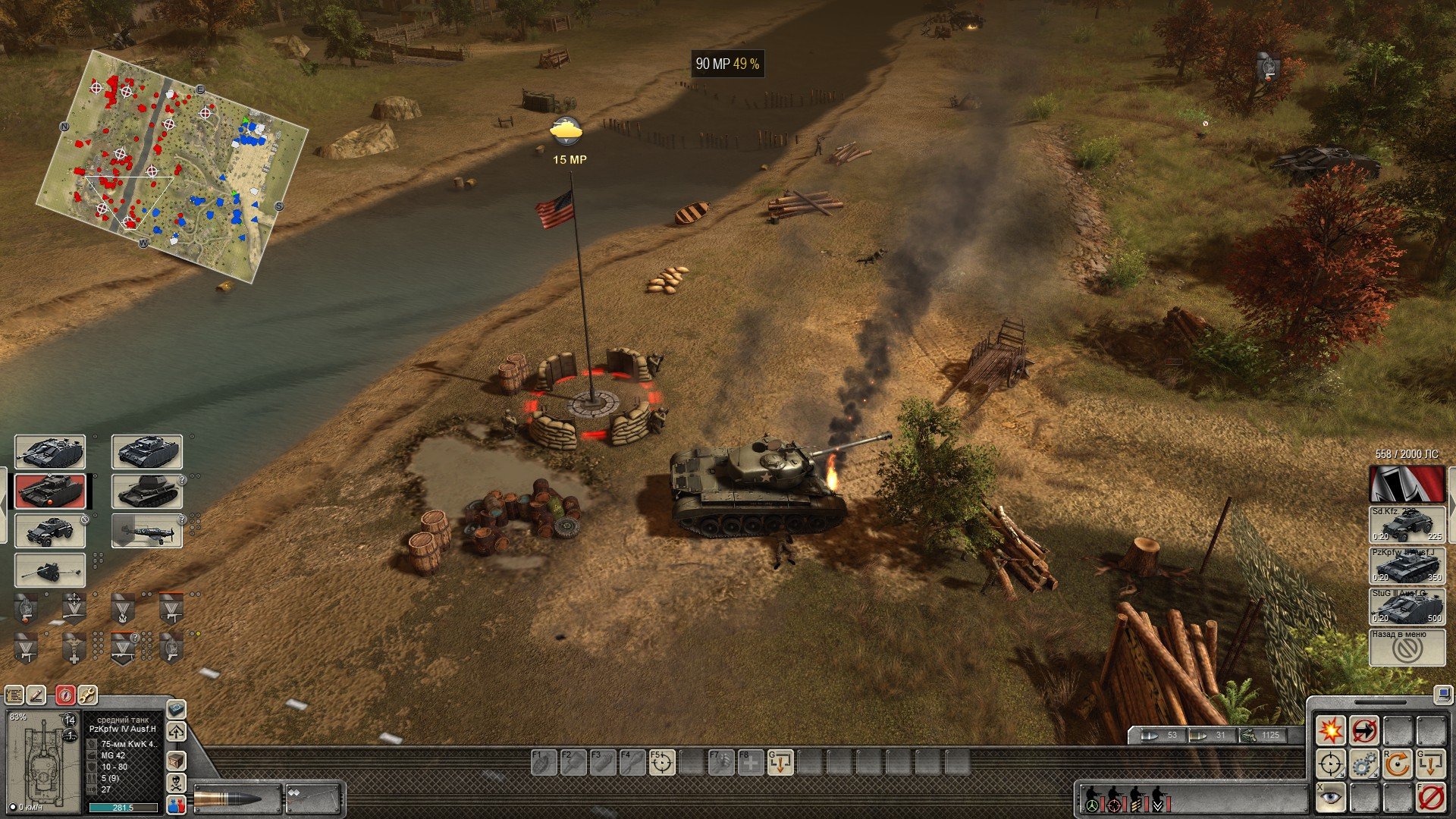The image size is (1456, 819).
Task: Use the F5 crosshair aim hotbar slot
Action: (661, 762)
